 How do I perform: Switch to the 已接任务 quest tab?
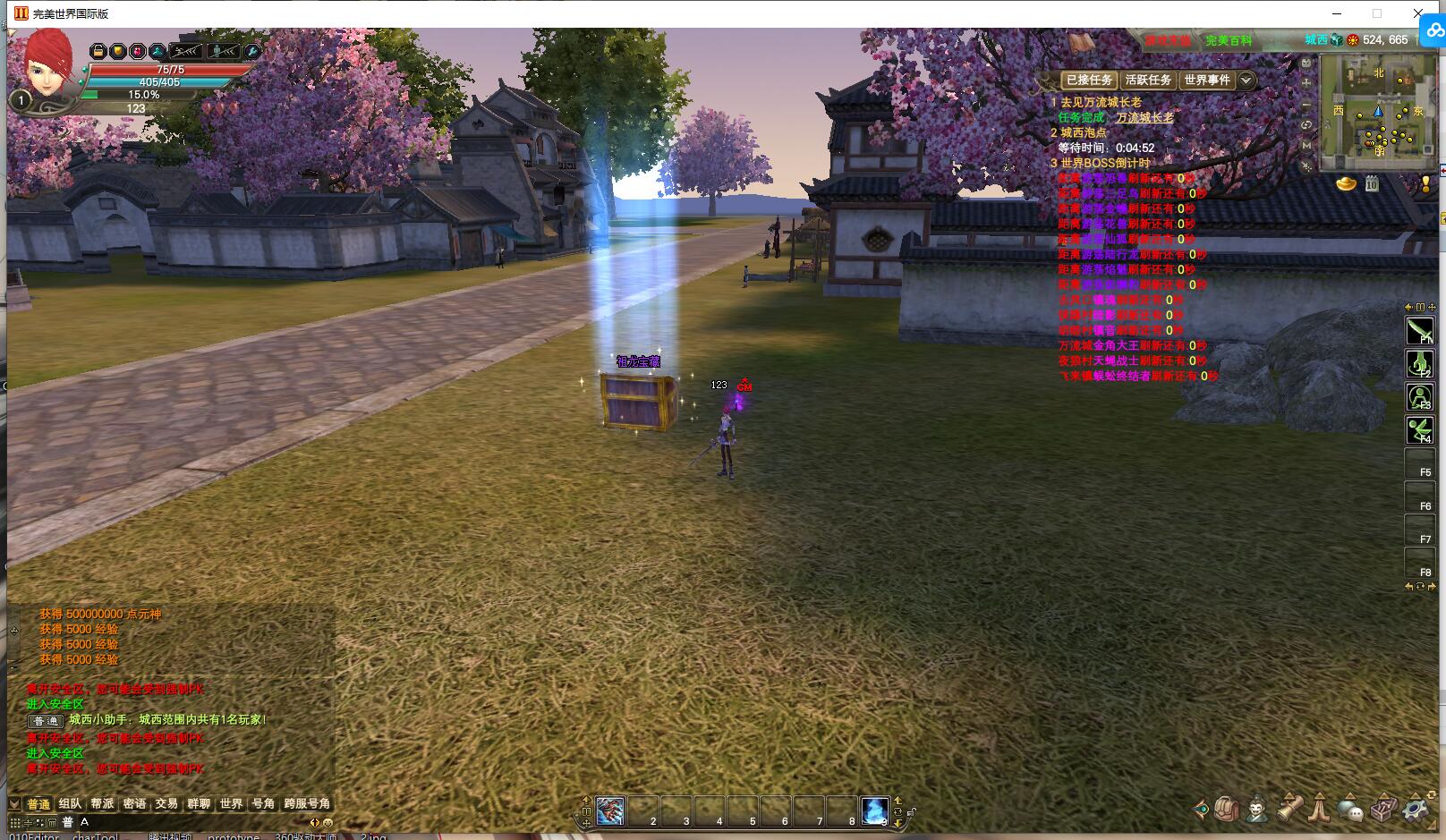tap(1088, 81)
